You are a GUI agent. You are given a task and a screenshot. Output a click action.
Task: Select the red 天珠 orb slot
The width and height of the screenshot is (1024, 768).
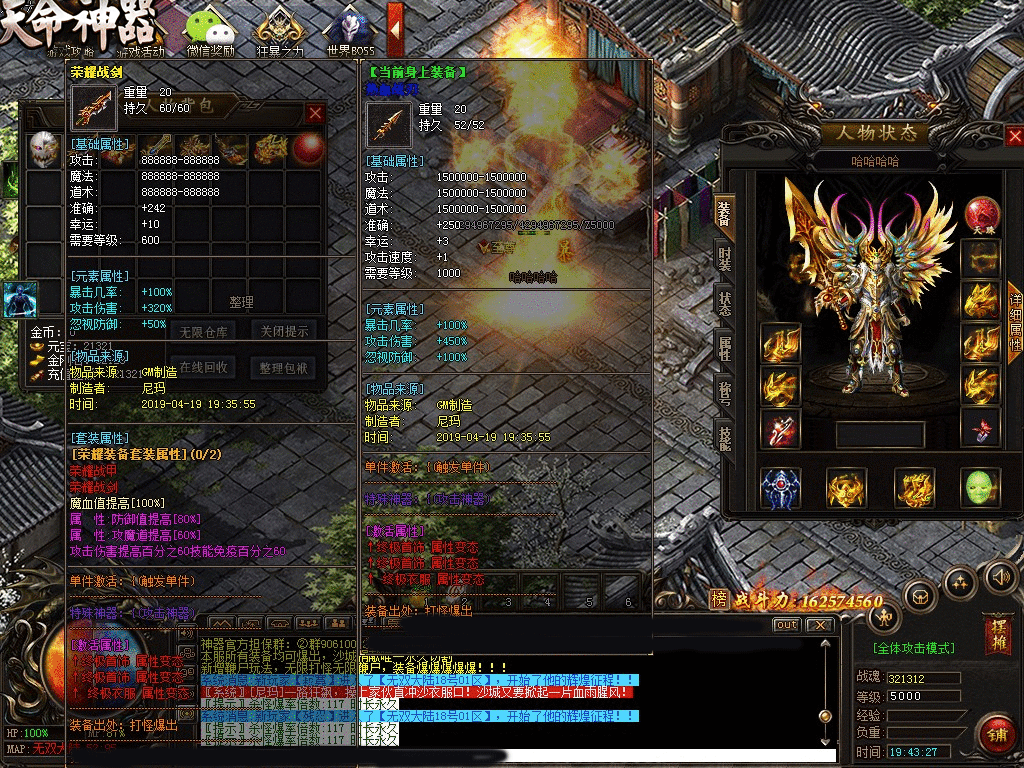(x=982, y=215)
